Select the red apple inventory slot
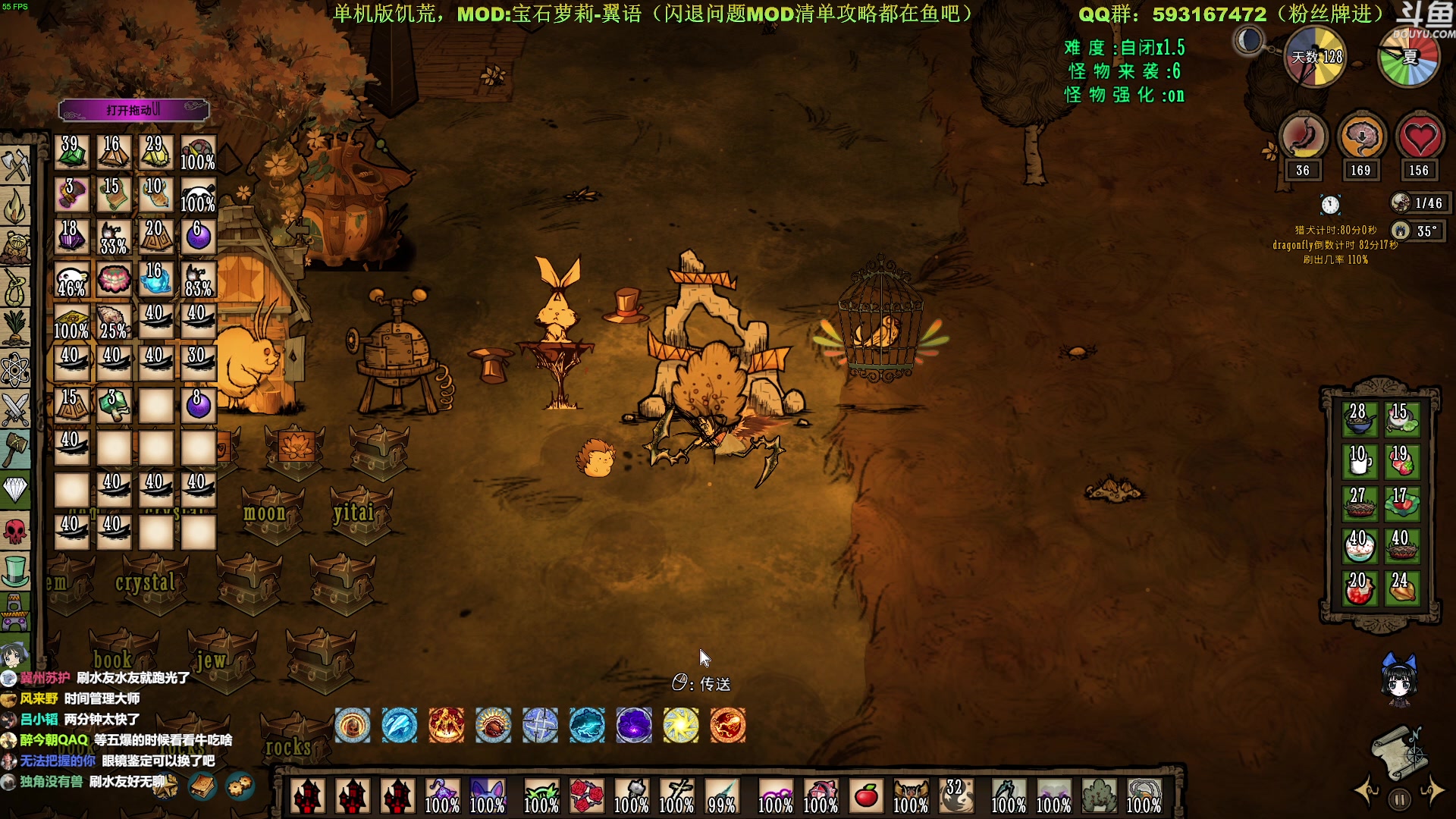Image resolution: width=1456 pixels, height=819 pixels. (x=866, y=796)
